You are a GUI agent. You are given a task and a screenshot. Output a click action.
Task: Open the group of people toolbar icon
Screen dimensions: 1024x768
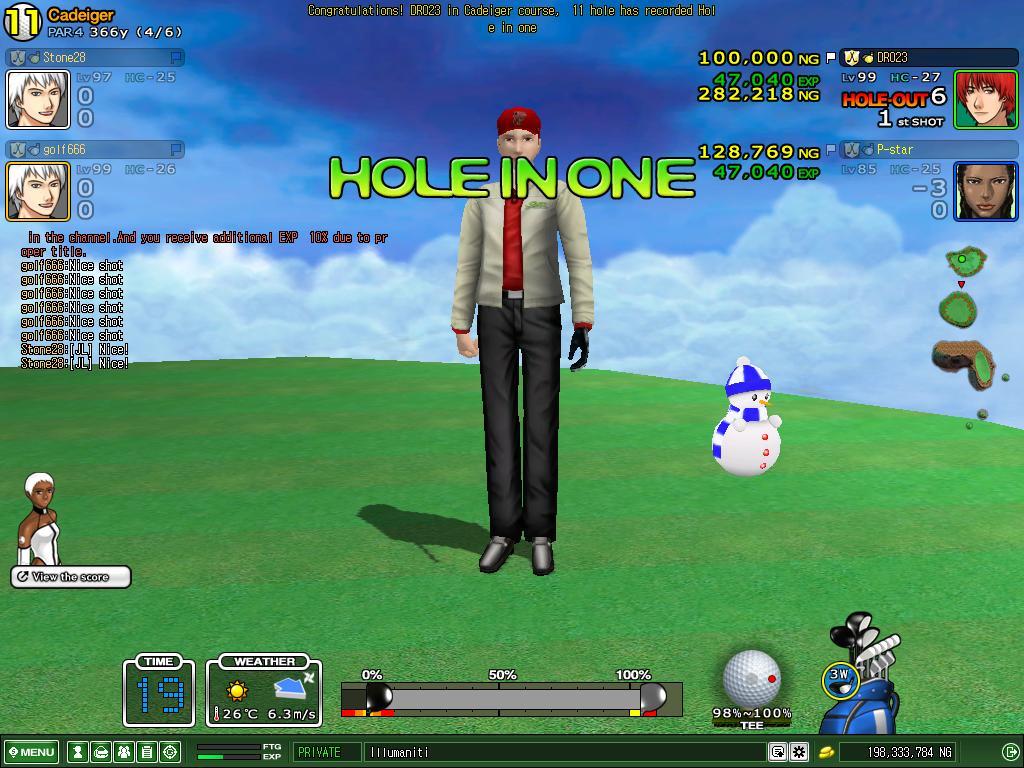pos(123,752)
